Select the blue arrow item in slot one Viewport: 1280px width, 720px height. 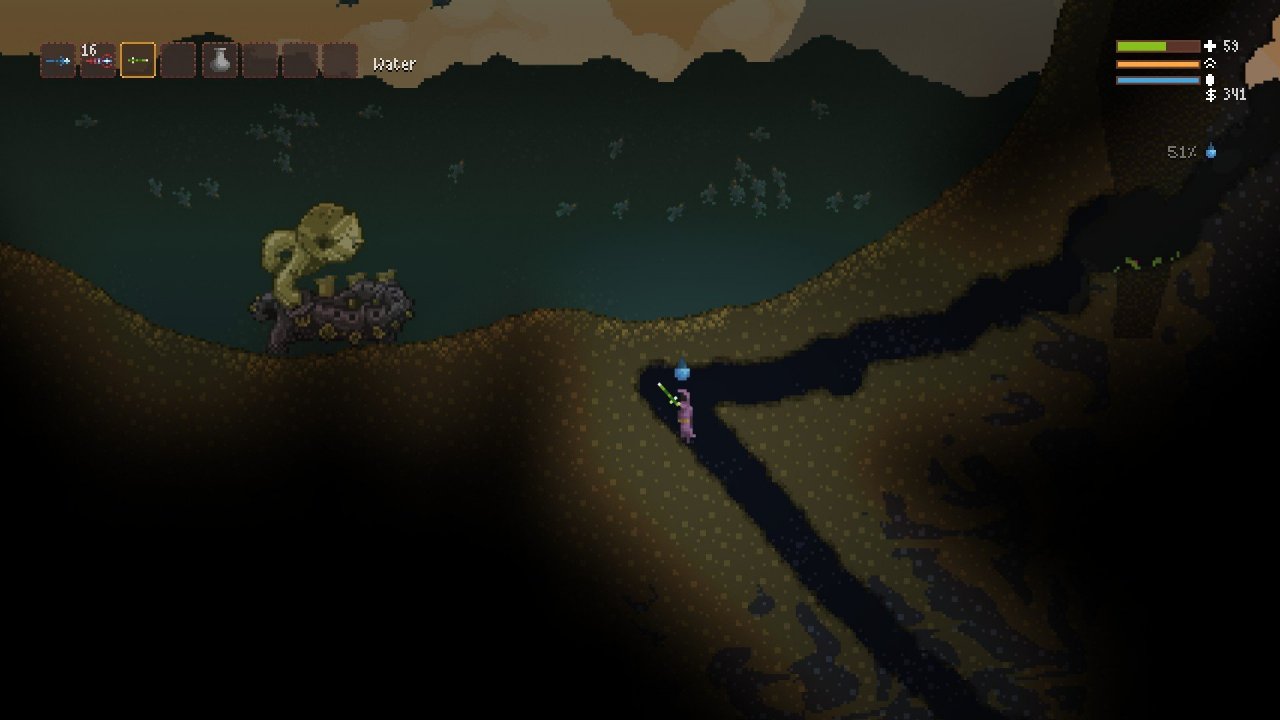click(x=59, y=60)
